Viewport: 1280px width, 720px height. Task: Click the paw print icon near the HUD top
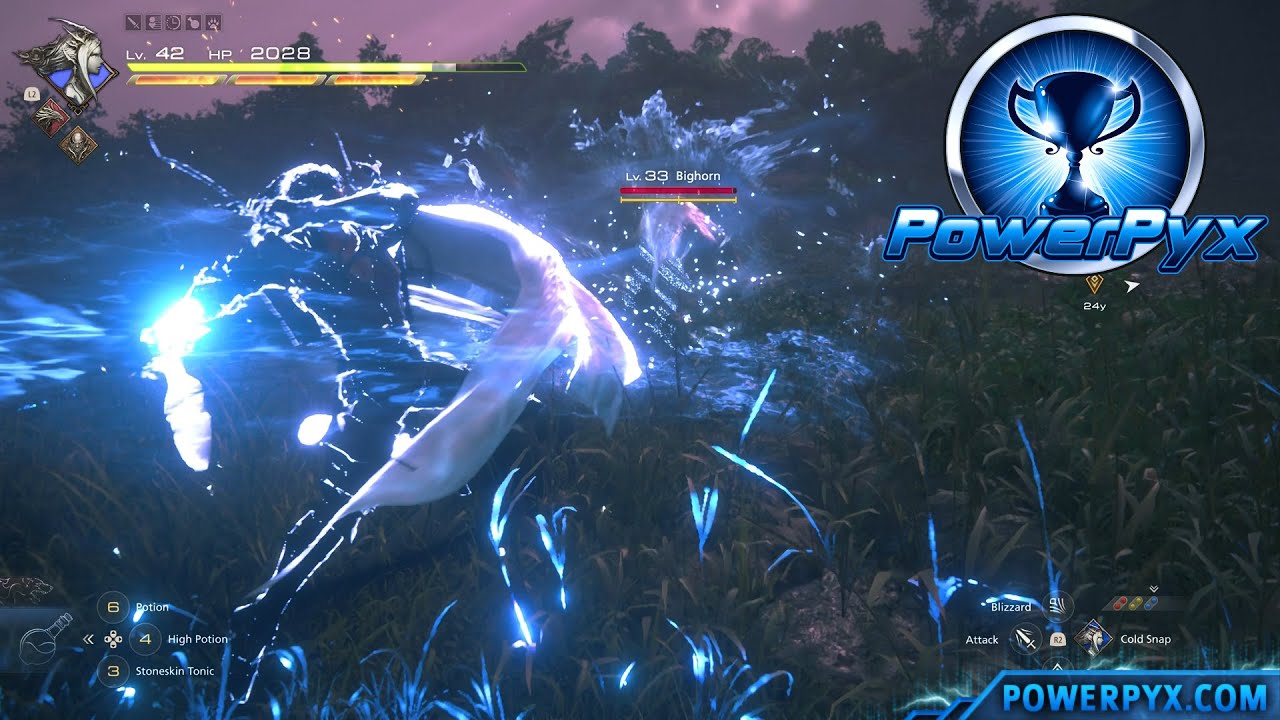point(212,24)
